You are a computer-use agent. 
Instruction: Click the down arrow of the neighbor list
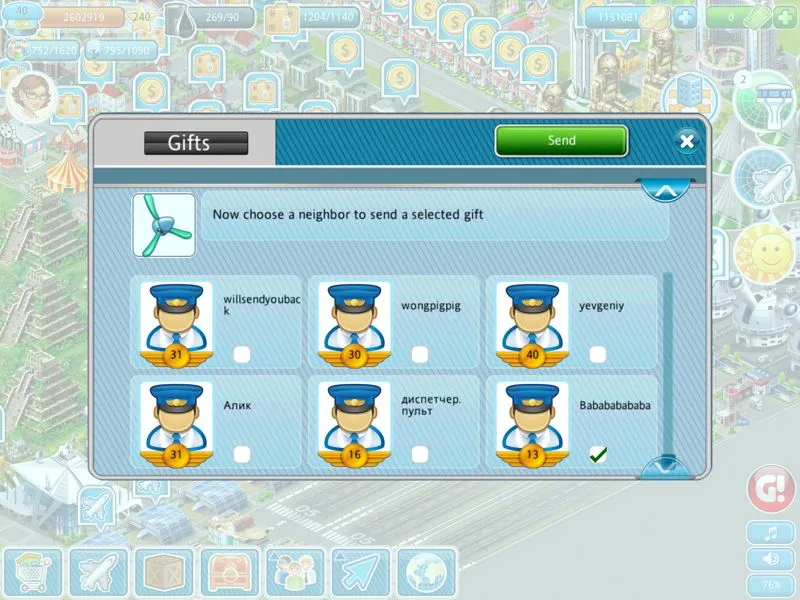coord(664,465)
